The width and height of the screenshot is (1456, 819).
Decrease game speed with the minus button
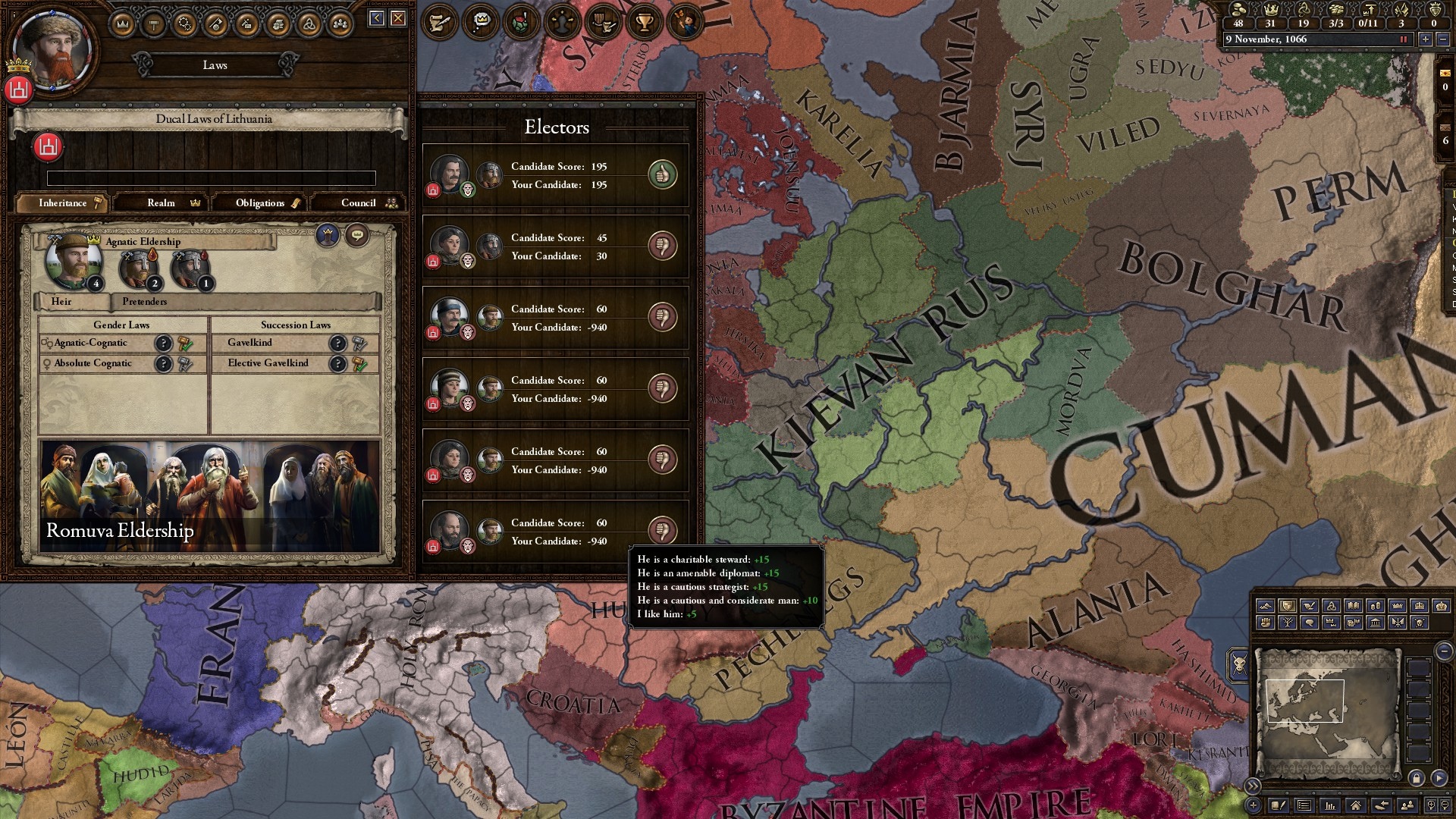pyautogui.click(x=1442, y=39)
